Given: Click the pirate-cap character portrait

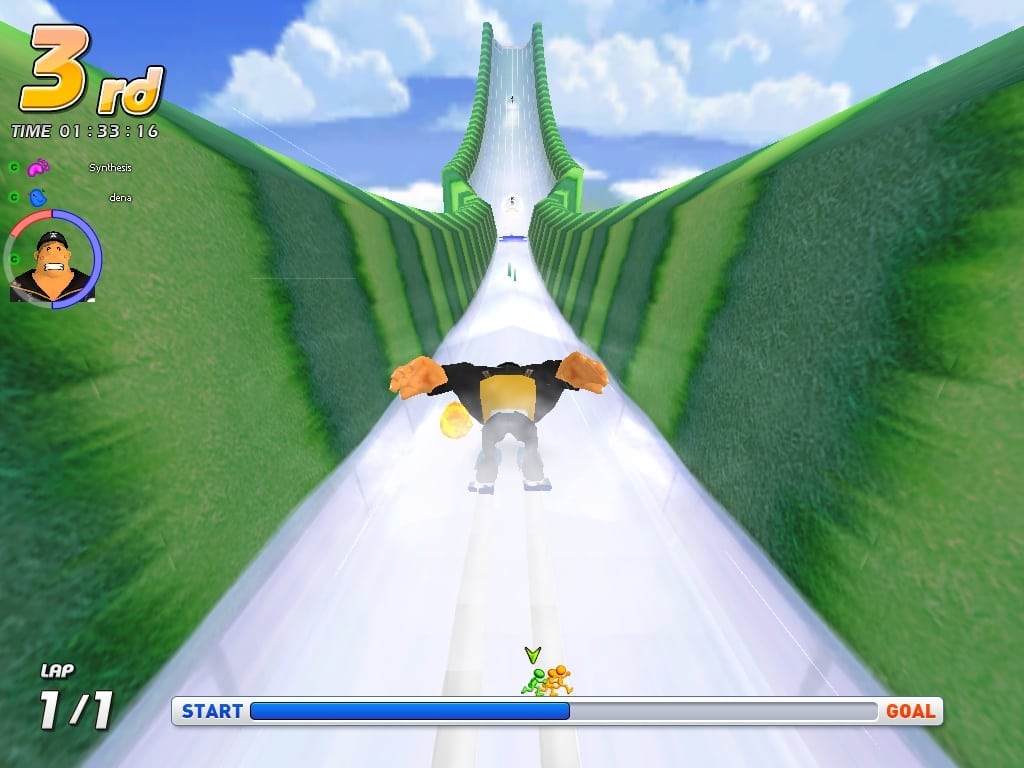Looking at the screenshot, I should (53, 261).
